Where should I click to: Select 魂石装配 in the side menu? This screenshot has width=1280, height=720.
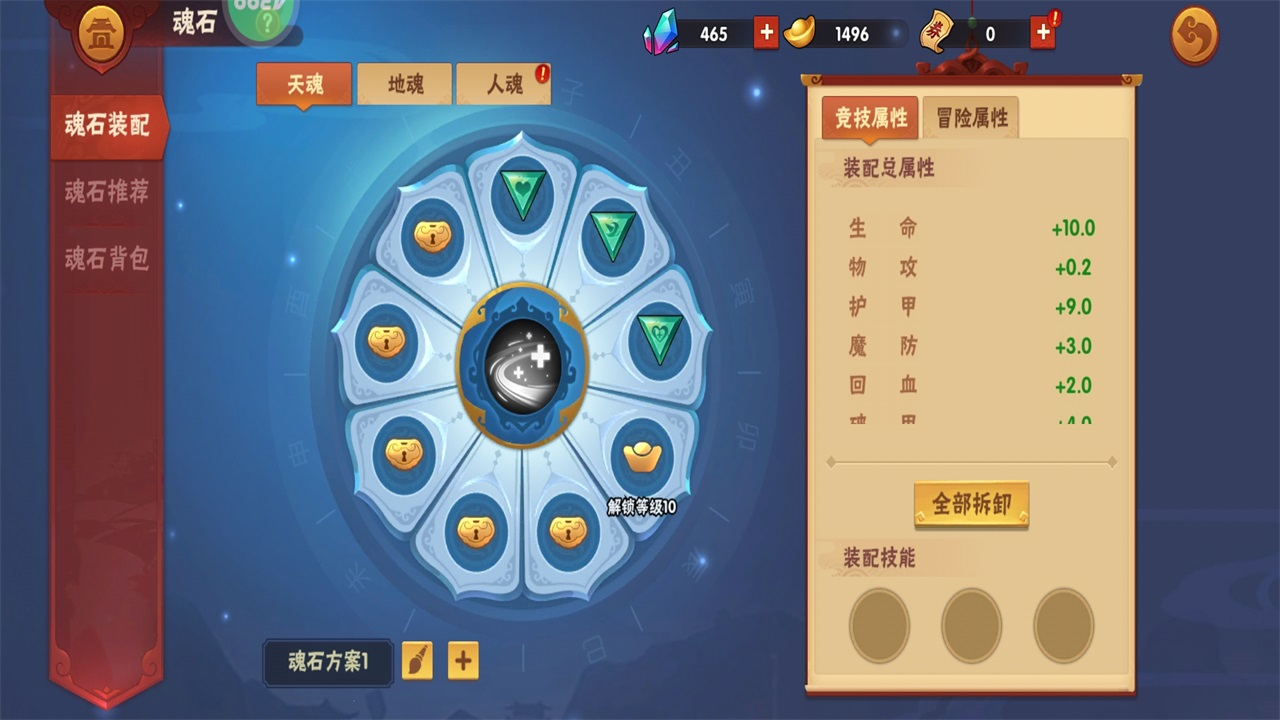click(107, 126)
